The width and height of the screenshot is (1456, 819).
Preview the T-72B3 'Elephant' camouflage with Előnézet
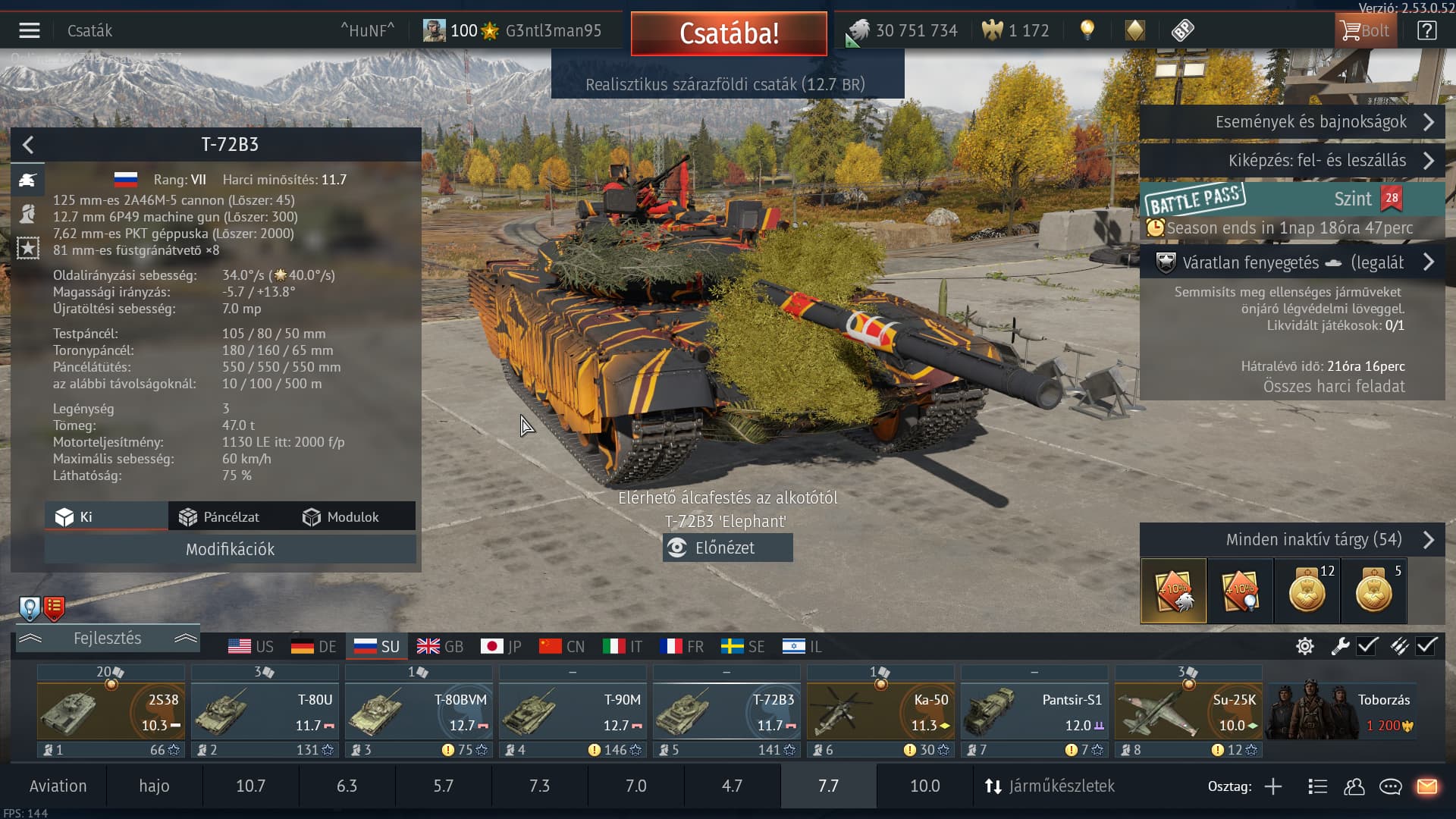726,548
